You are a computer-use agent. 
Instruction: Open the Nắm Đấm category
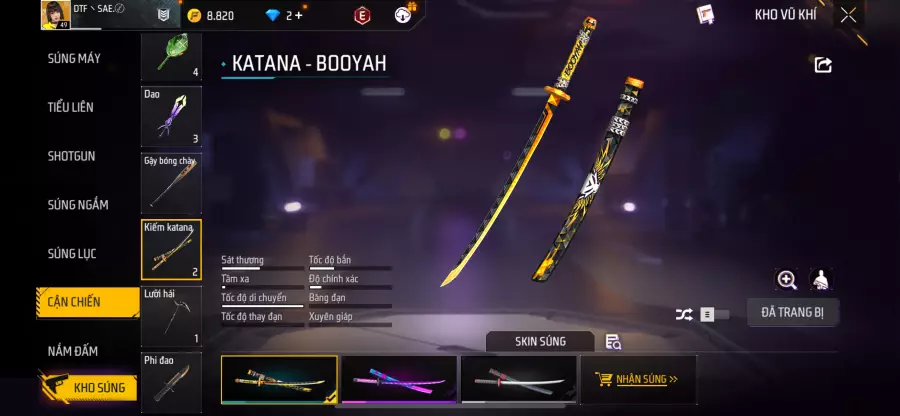[x=73, y=351]
